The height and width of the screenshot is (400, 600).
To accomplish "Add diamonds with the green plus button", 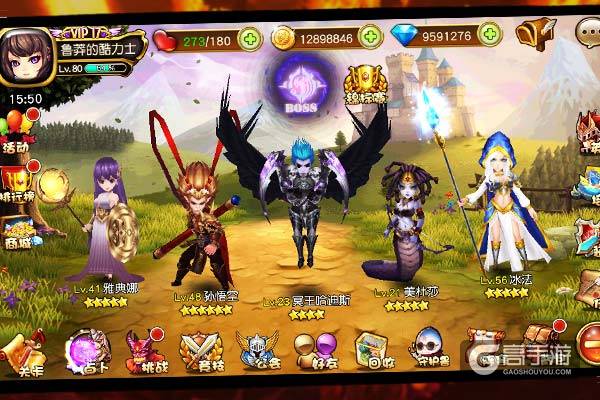I will tap(492, 37).
